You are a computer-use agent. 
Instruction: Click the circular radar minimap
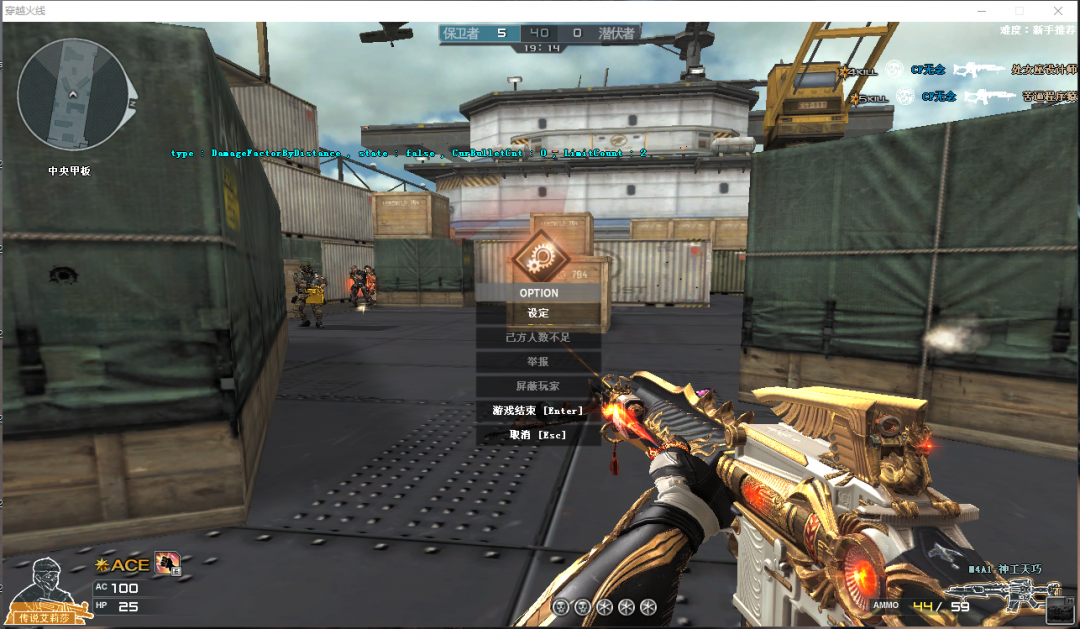[72, 94]
